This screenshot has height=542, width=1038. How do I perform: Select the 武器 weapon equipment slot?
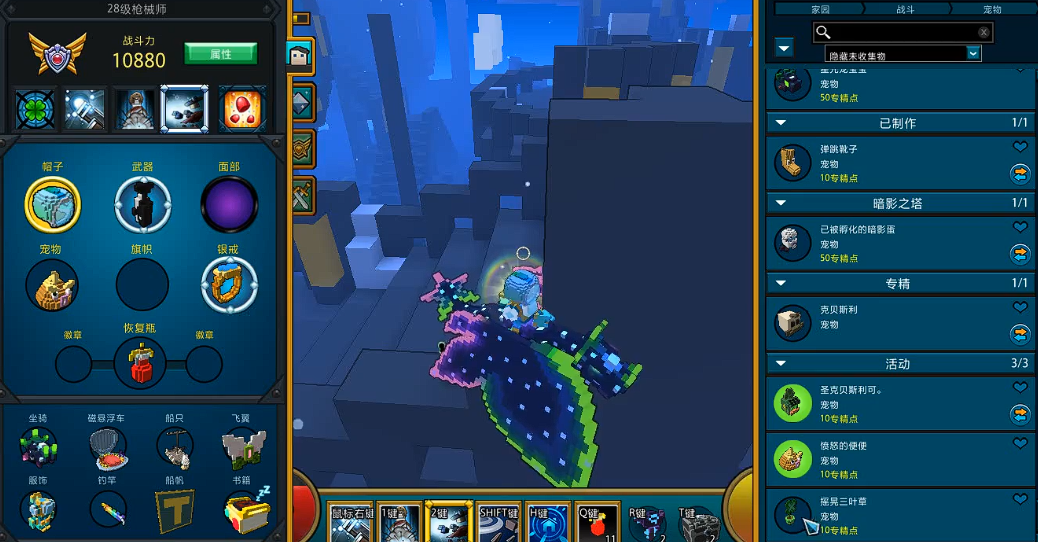point(142,203)
